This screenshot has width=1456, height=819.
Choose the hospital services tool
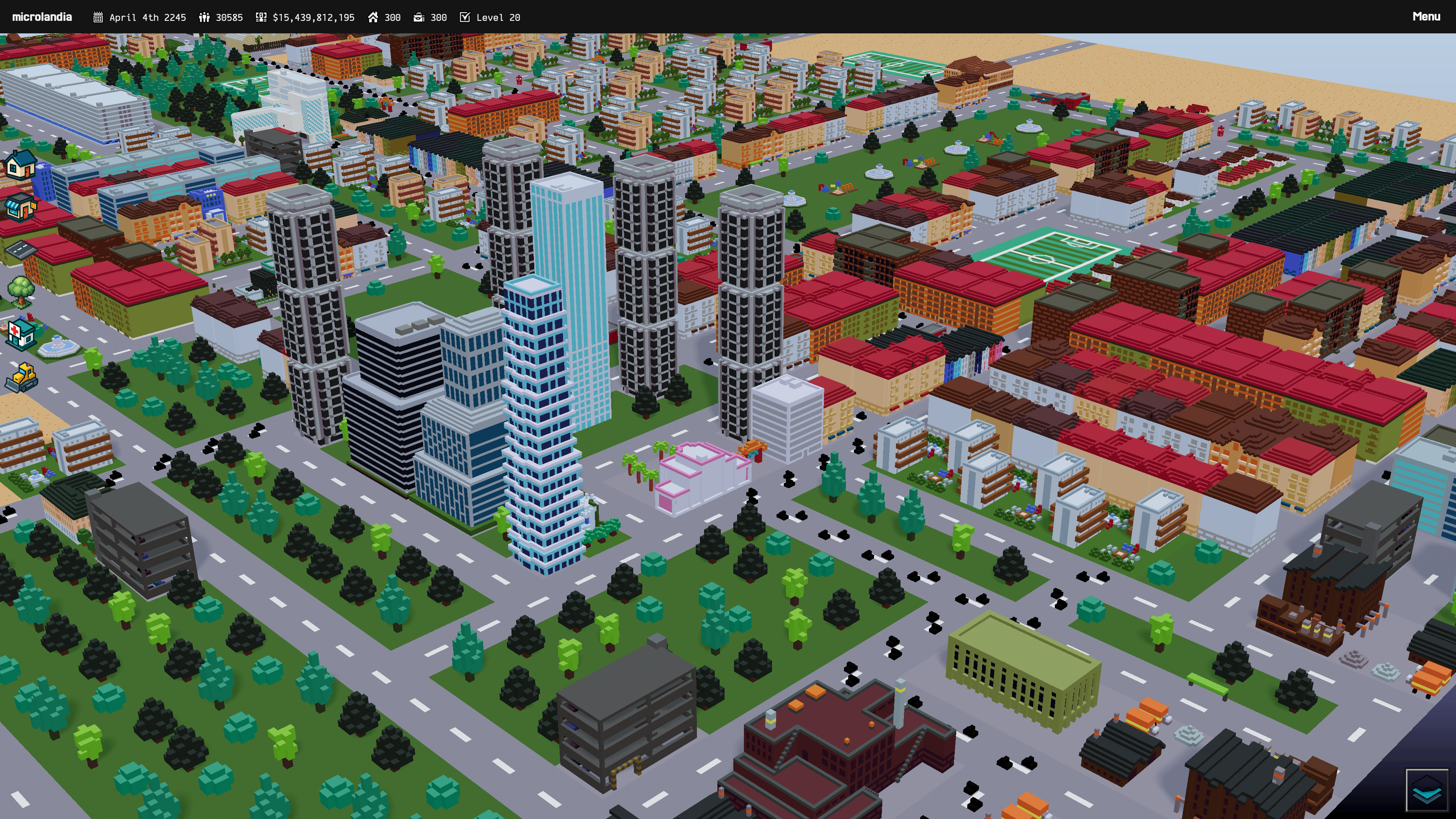(x=21, y=334)
